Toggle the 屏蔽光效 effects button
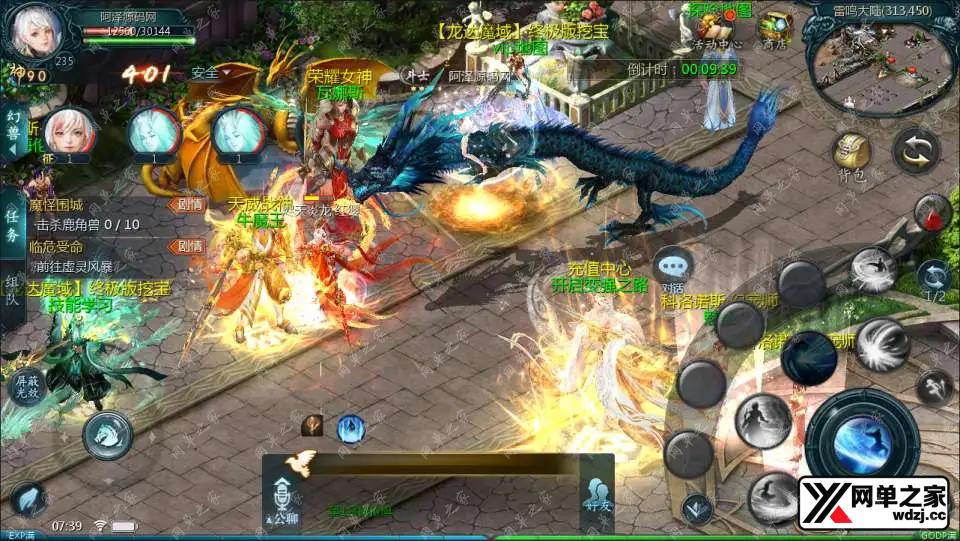 tap(26, 385)
